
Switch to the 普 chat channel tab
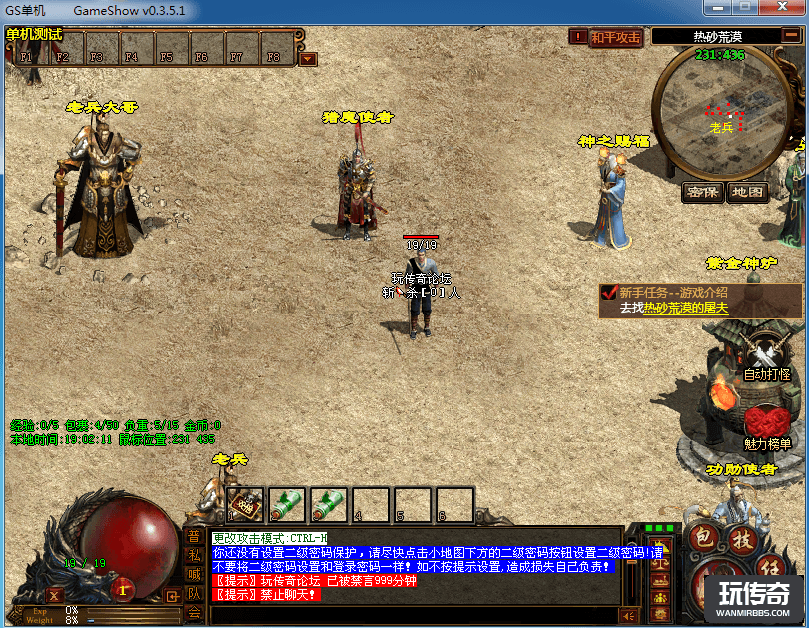pos(194,537)
